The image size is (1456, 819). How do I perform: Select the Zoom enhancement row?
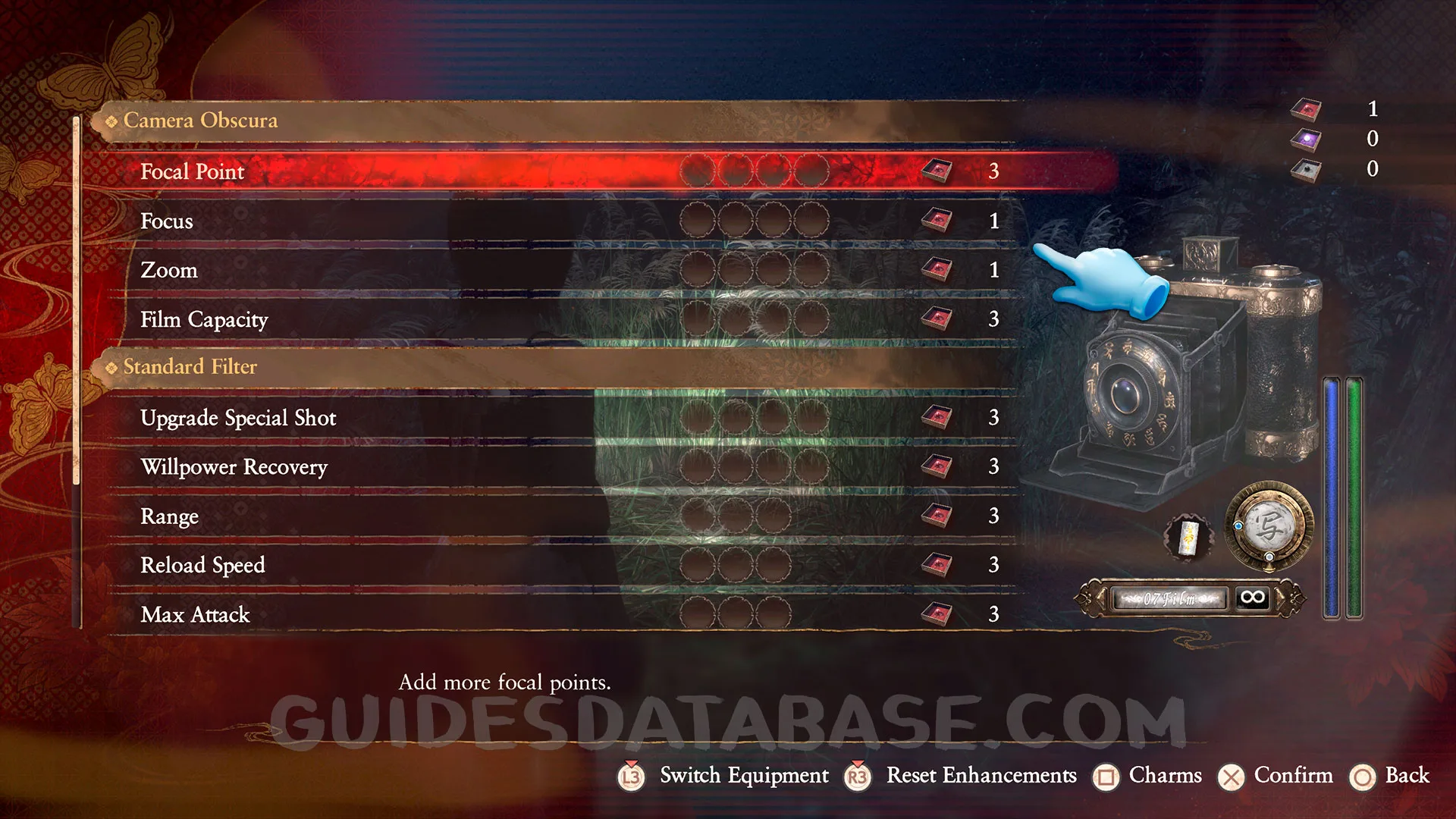pos(169,270)
